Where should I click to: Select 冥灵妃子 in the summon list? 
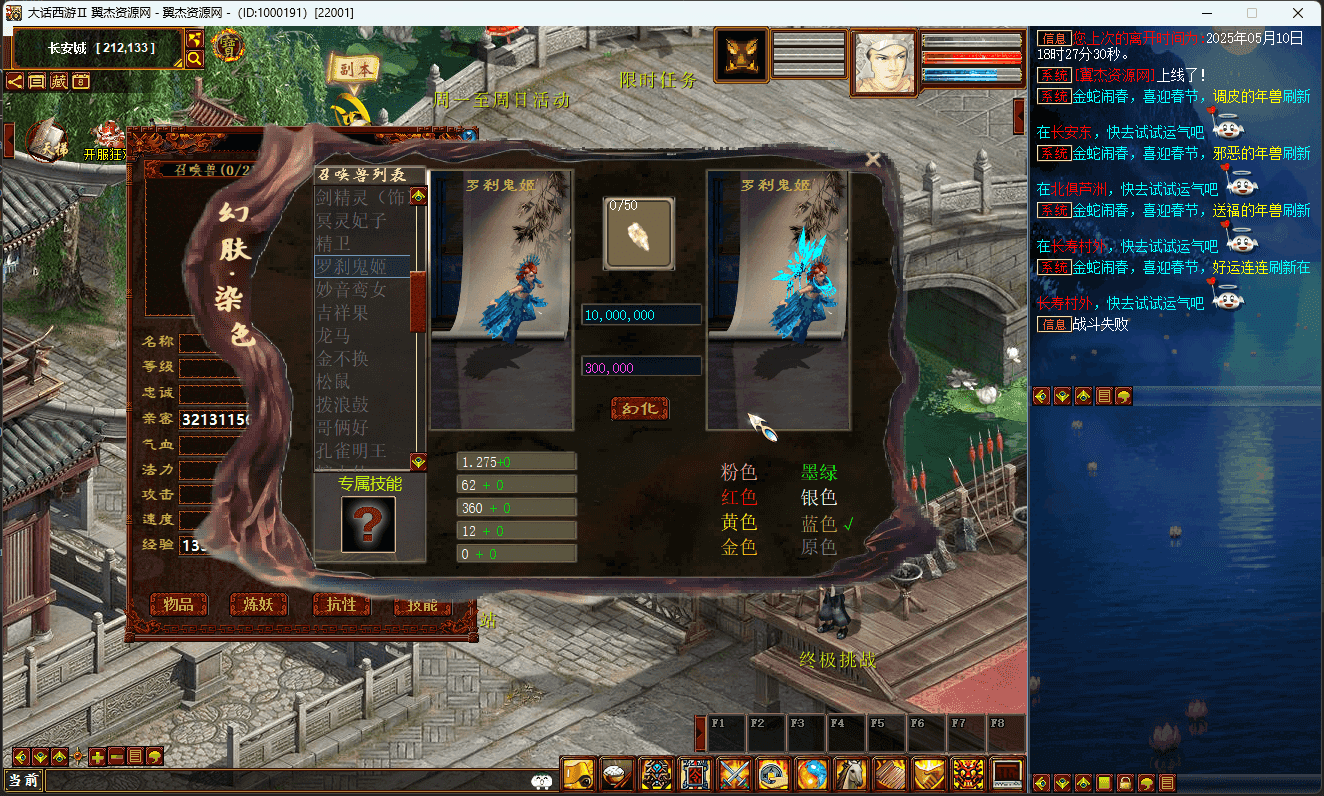(351, 220)
